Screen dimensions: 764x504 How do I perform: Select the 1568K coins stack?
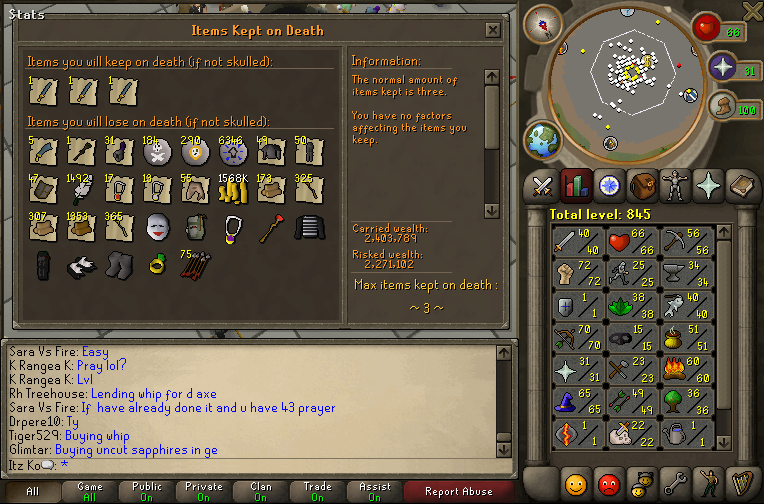[233, 188]
